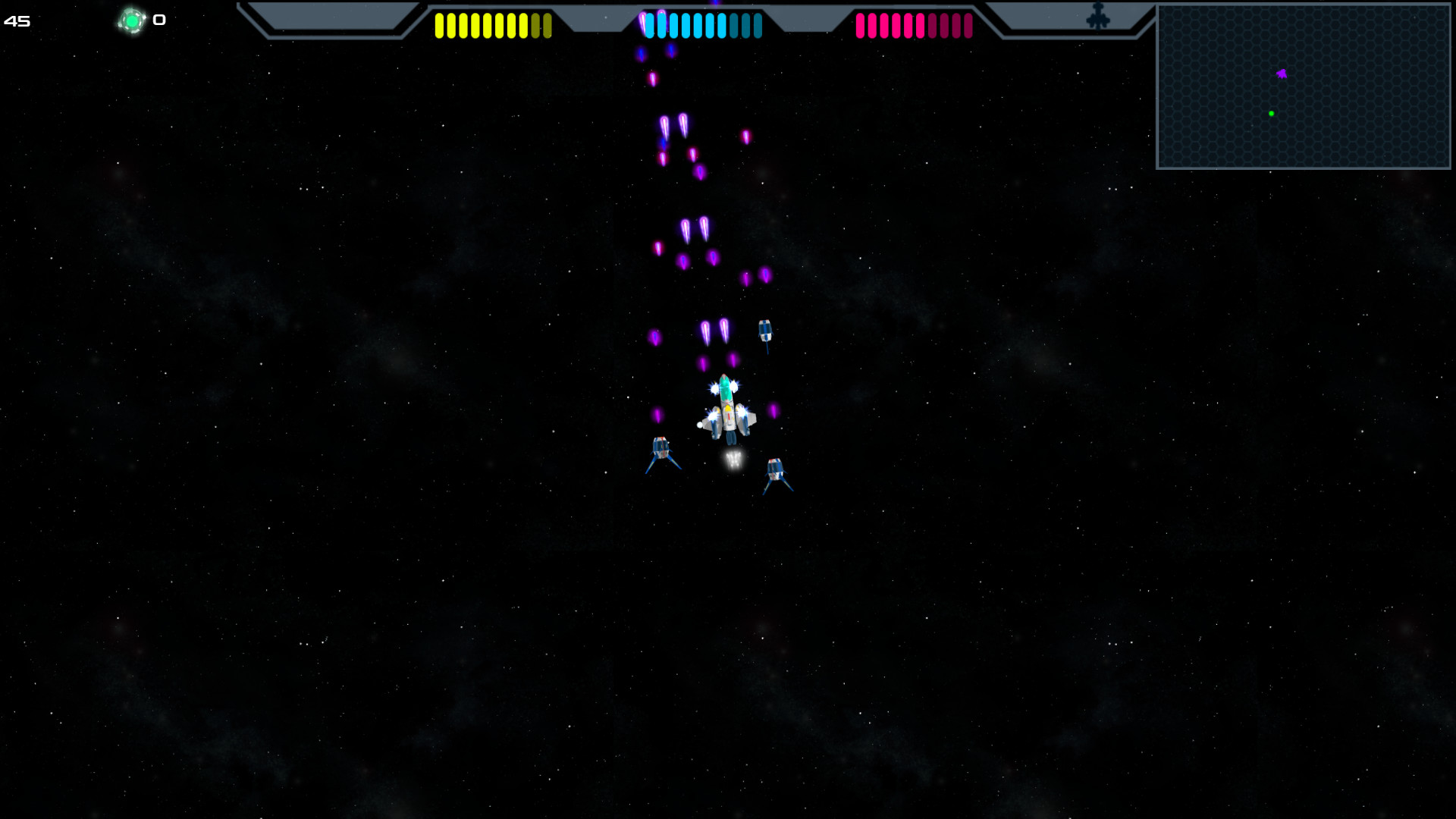The height and width of the screenshot is (819, 1456).
Task: Select the station ship icon on the HUD
Action: (x=1099, y=15)
